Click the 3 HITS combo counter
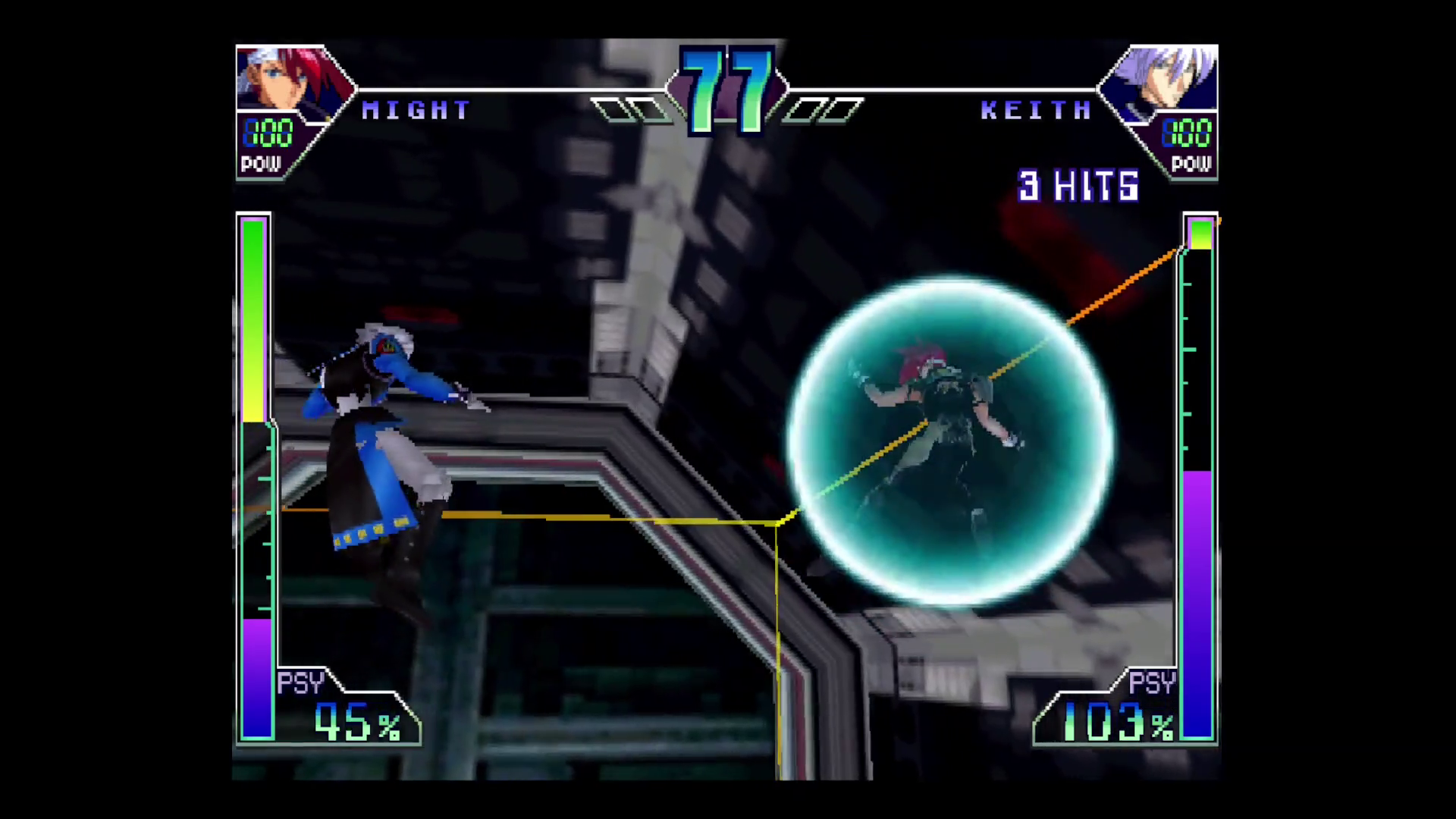Screen dimensions: 1456x819 point(1077,187)
